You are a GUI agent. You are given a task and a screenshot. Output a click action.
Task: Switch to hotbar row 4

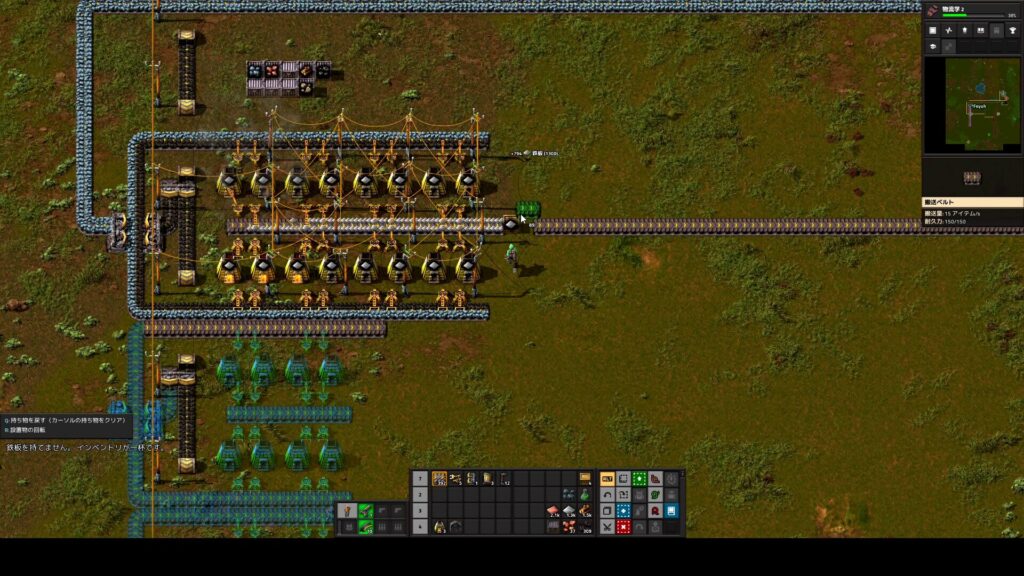click(x=420, y=526)
